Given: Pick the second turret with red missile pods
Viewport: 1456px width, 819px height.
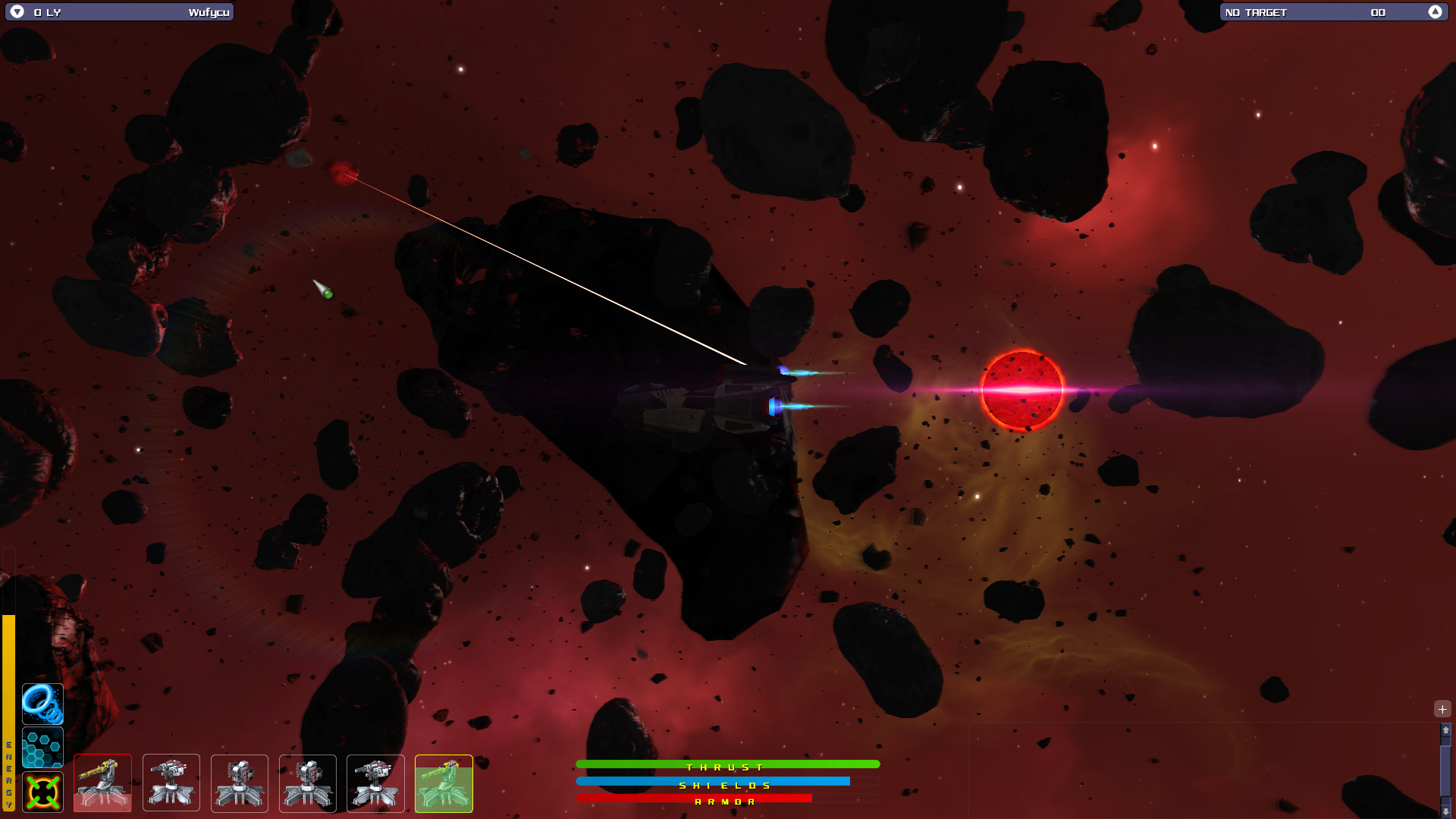Looking at the screenshot, I should coord(171,783).
